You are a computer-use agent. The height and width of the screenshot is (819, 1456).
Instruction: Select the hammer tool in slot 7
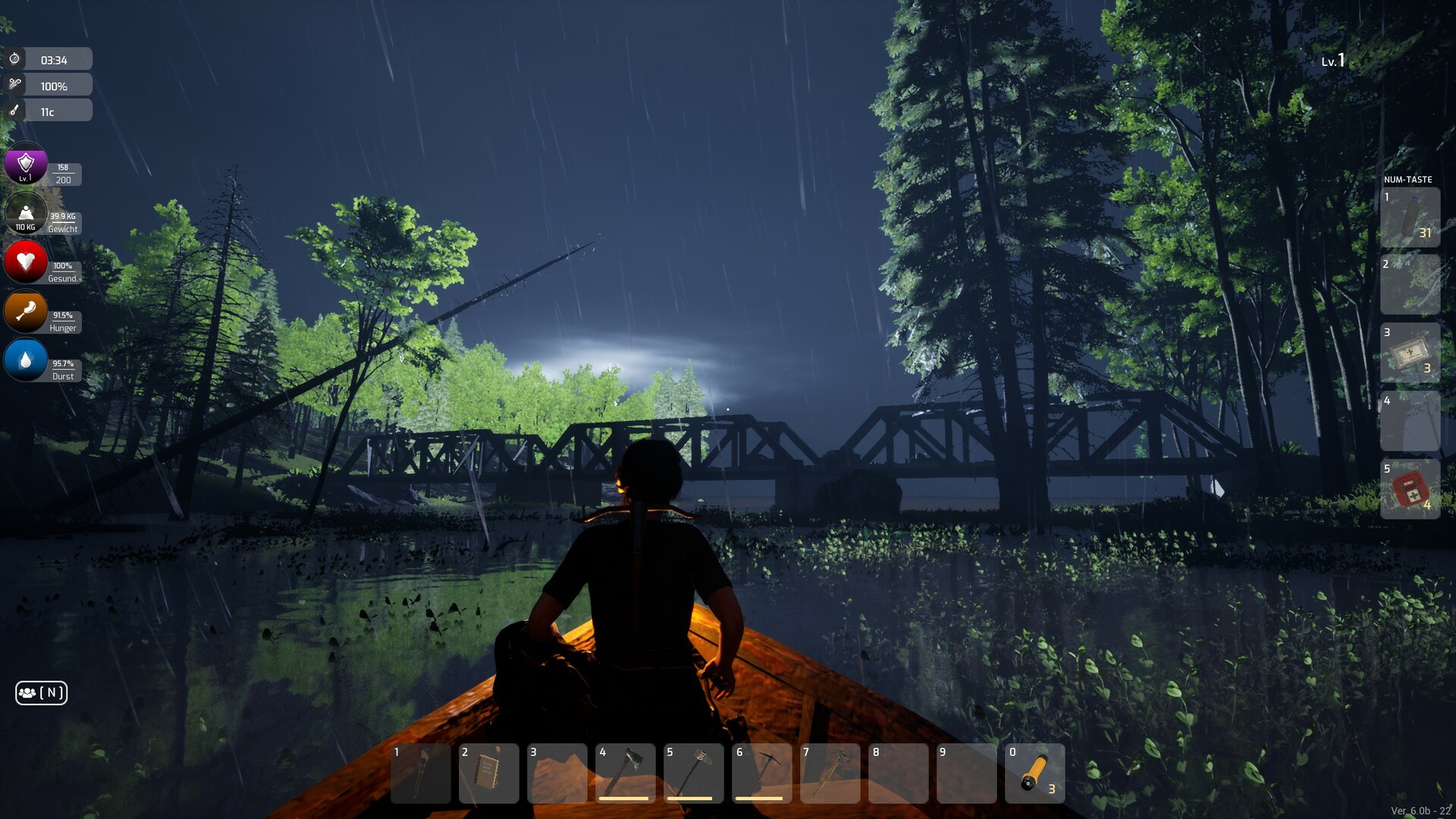point(832,773)
